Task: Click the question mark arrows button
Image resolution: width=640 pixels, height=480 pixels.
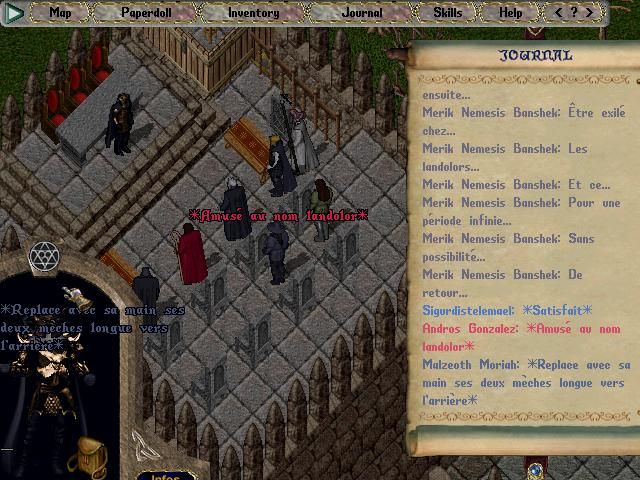Action: coord(574,13)
